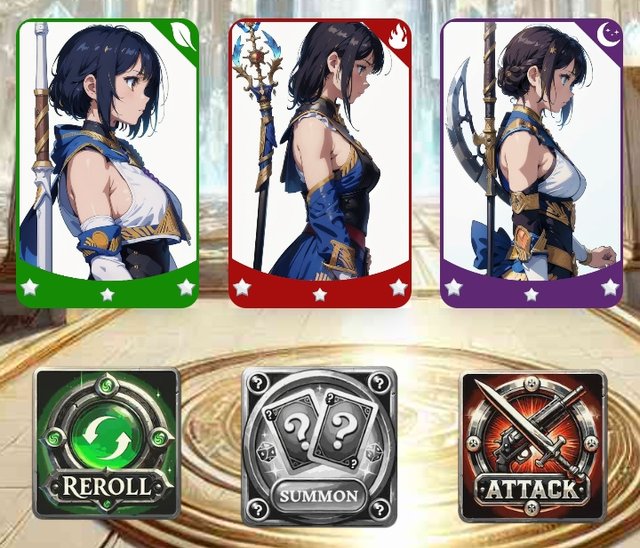Choose the red fire staff-wielder card
This screenshot has width=640, height=548.
click(x=319, y=163)
